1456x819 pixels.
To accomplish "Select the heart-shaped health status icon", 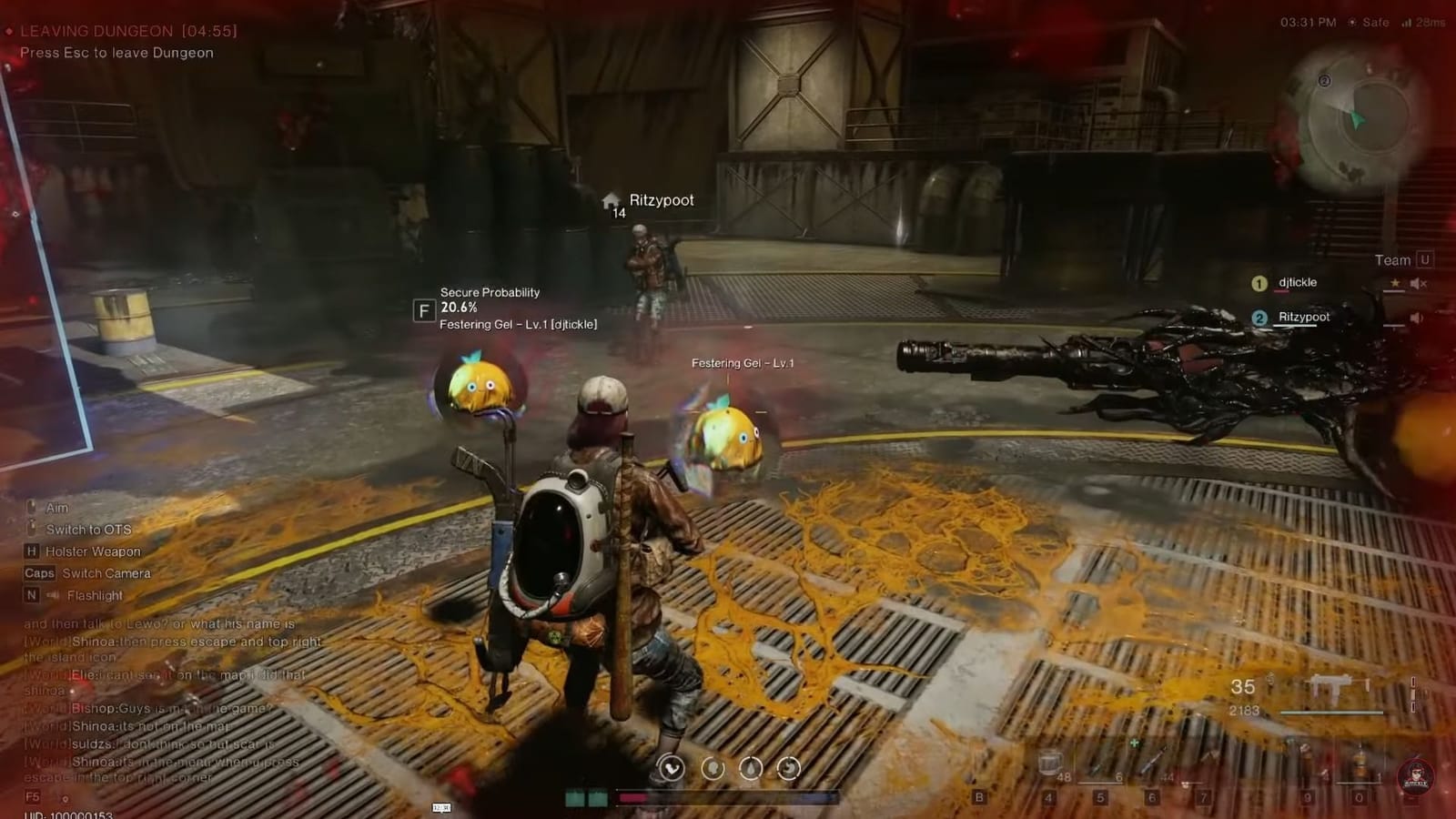I will [x=671, y=767].
